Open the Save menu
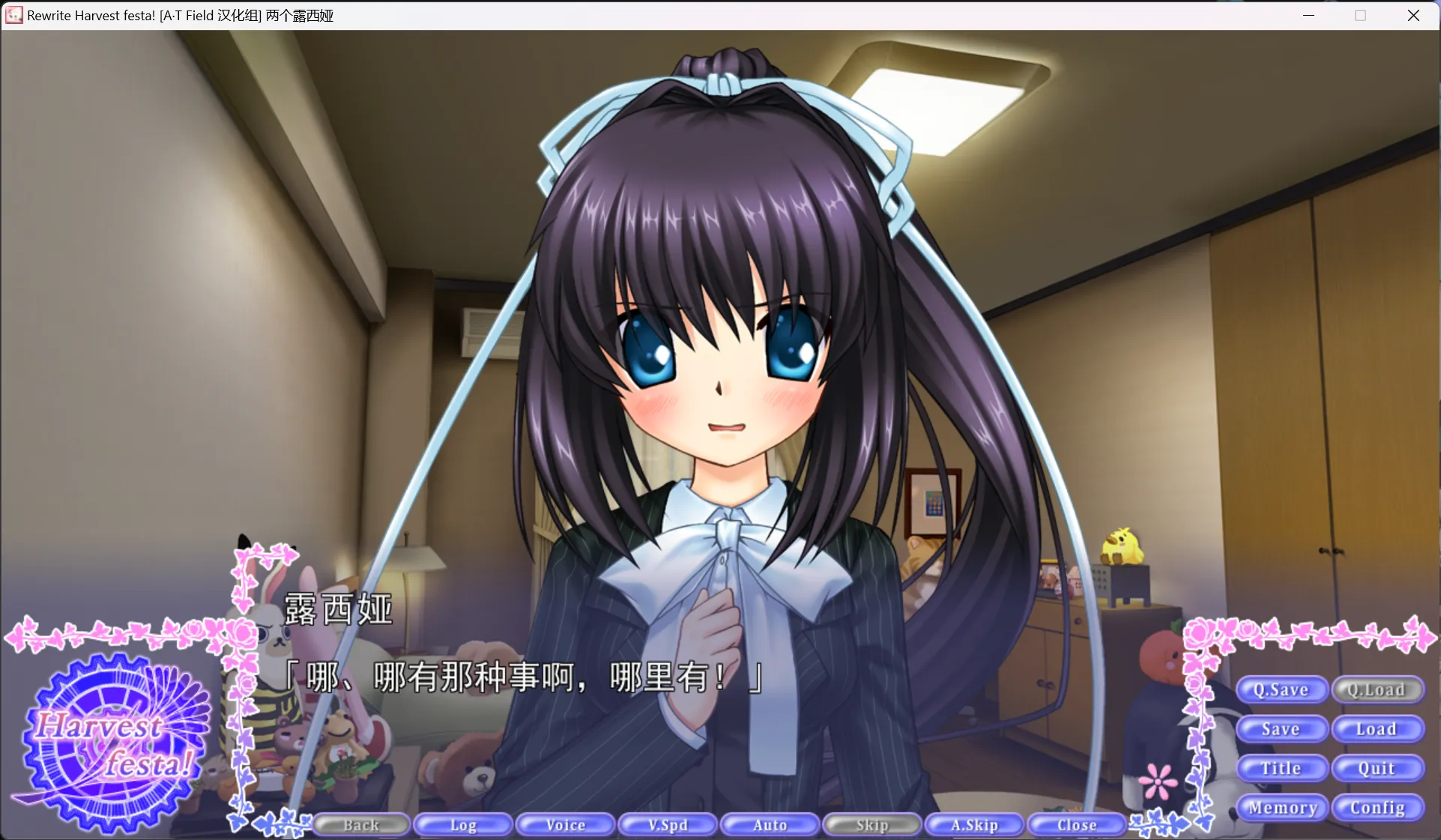 point(1281,728)
